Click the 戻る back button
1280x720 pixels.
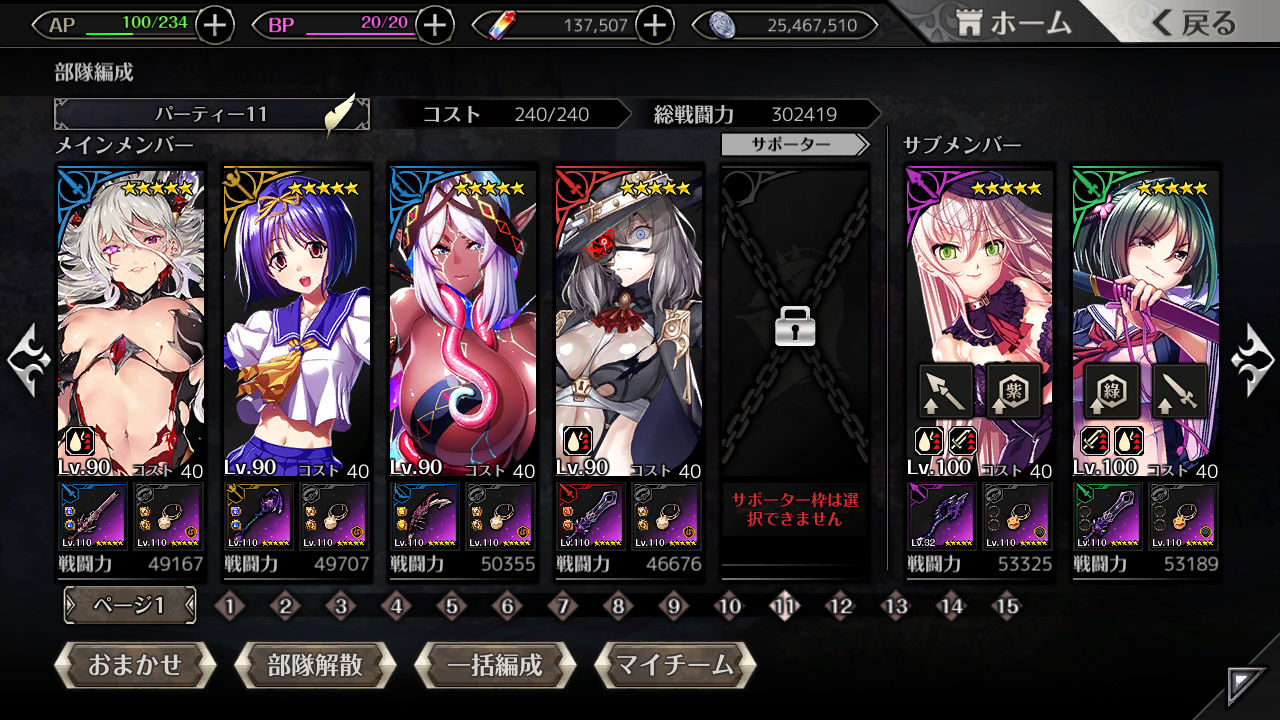pyautogui.click(x=1194, y=25)
